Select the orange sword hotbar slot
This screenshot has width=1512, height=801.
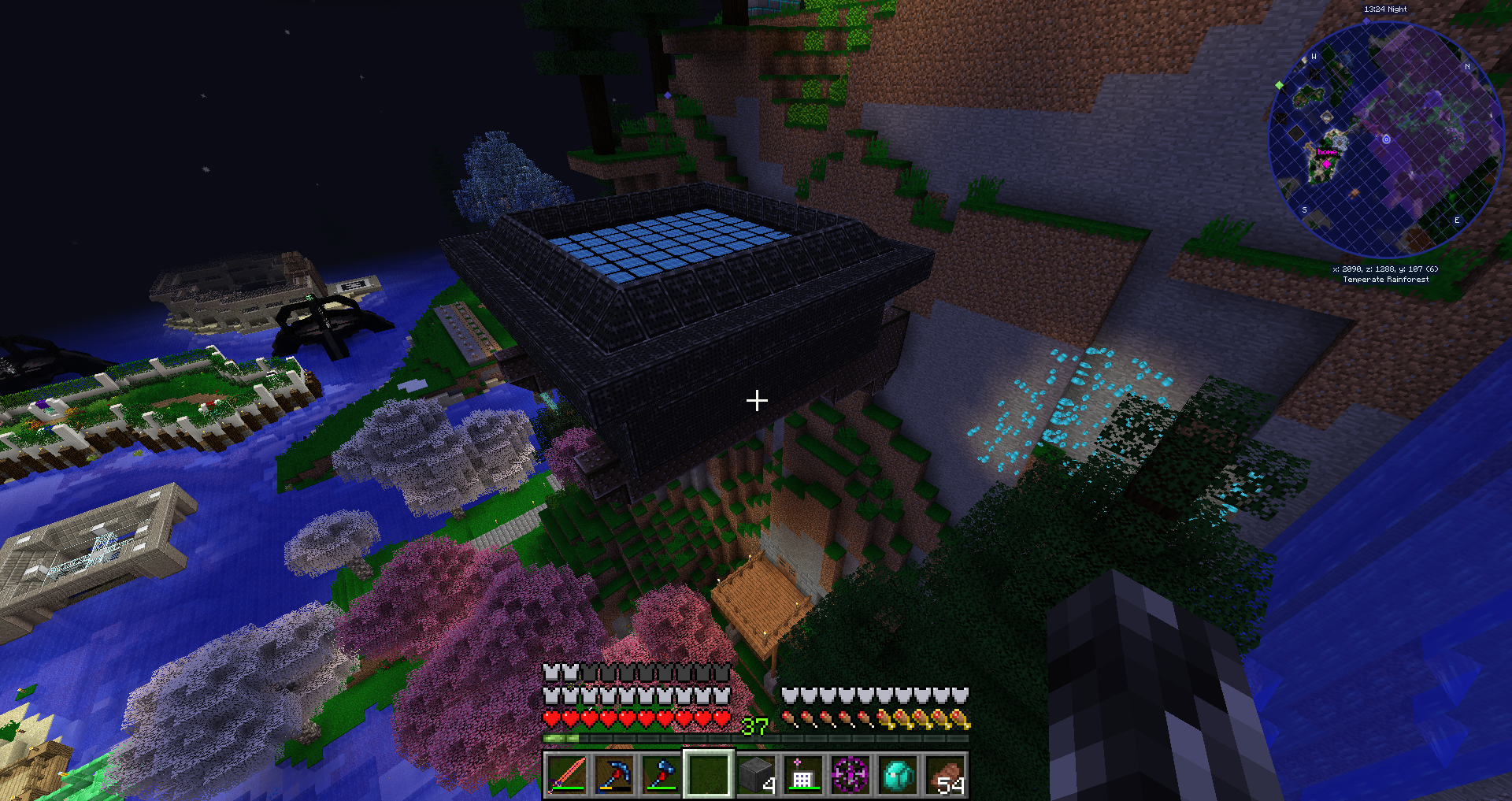567,774
